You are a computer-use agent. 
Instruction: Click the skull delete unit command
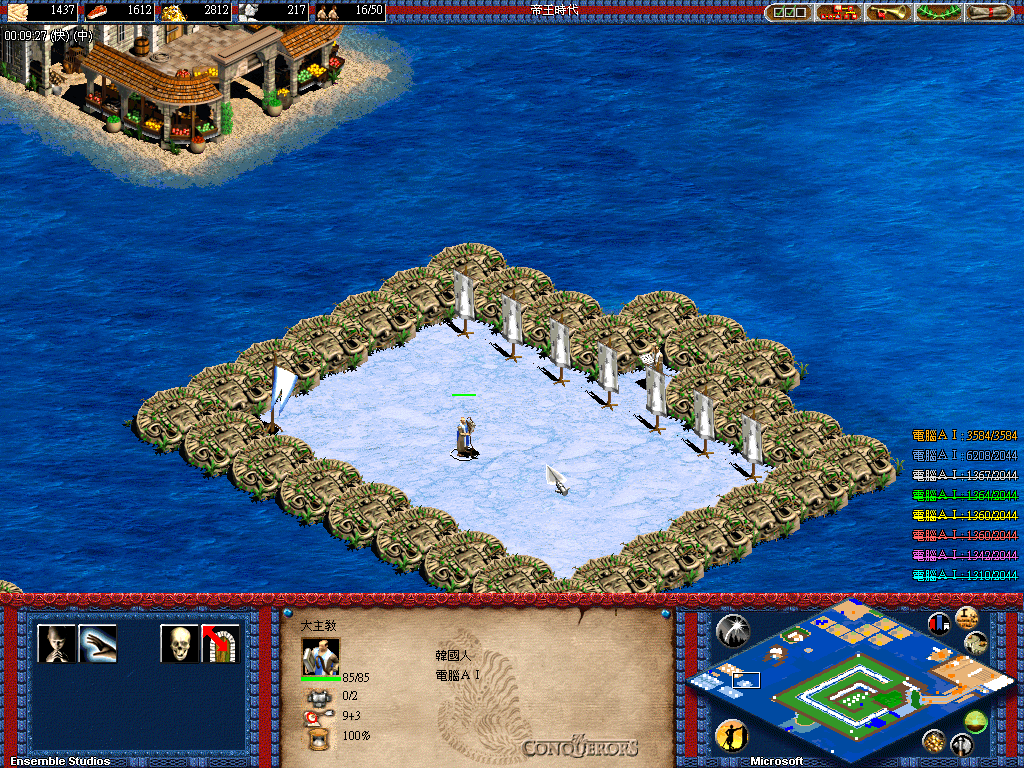pos(179,643)
